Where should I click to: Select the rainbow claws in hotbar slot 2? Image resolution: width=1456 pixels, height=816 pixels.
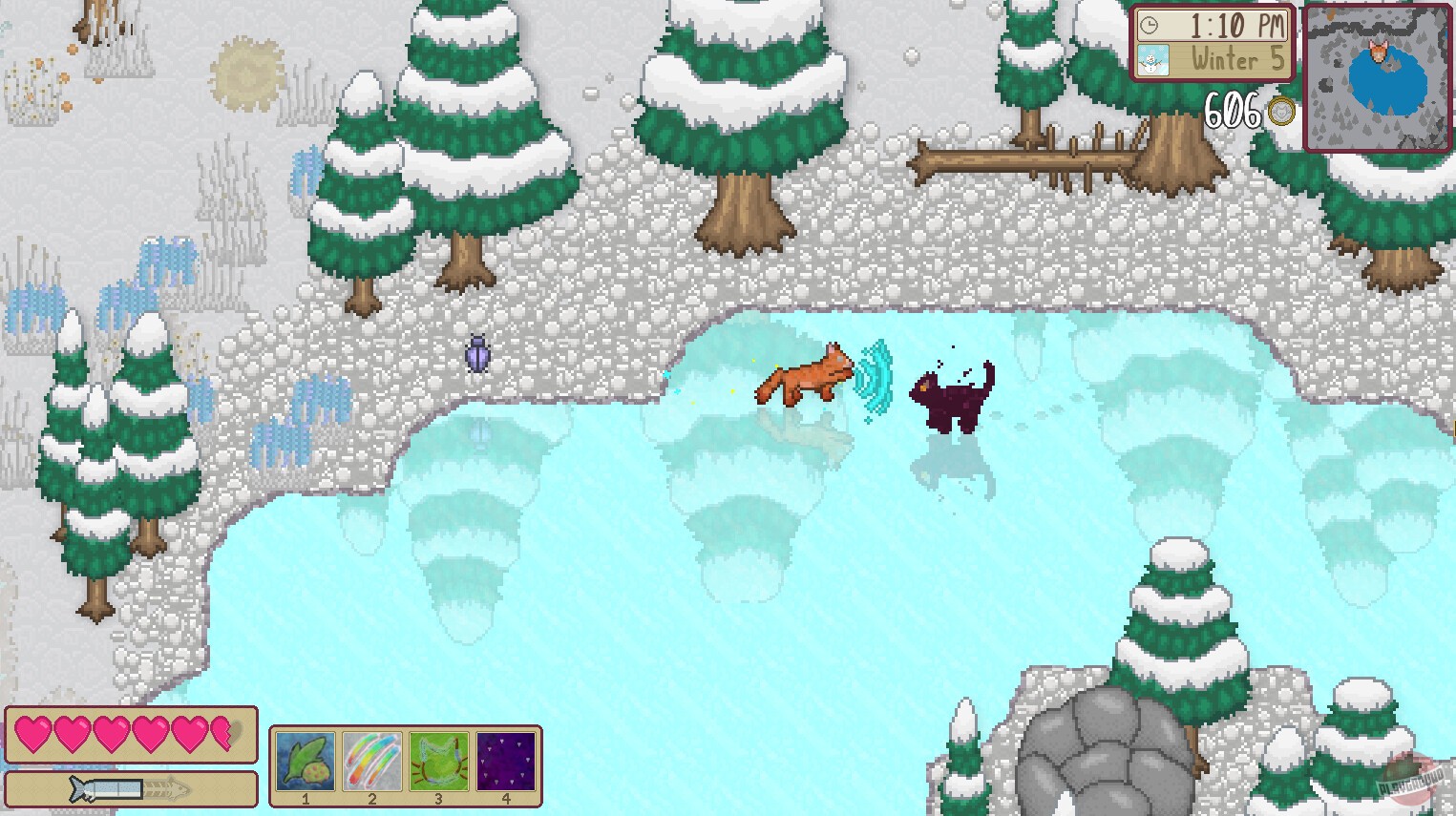point(371,760)
